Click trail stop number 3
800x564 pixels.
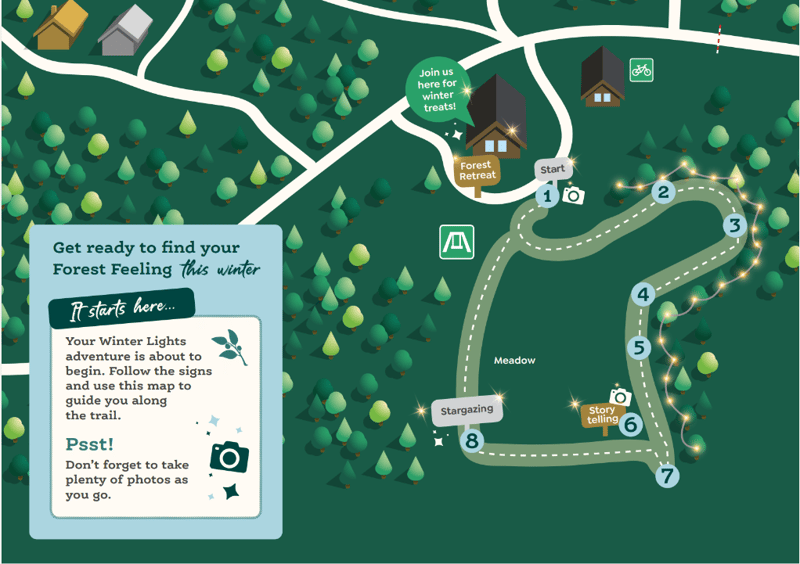(x=735, y=225)
